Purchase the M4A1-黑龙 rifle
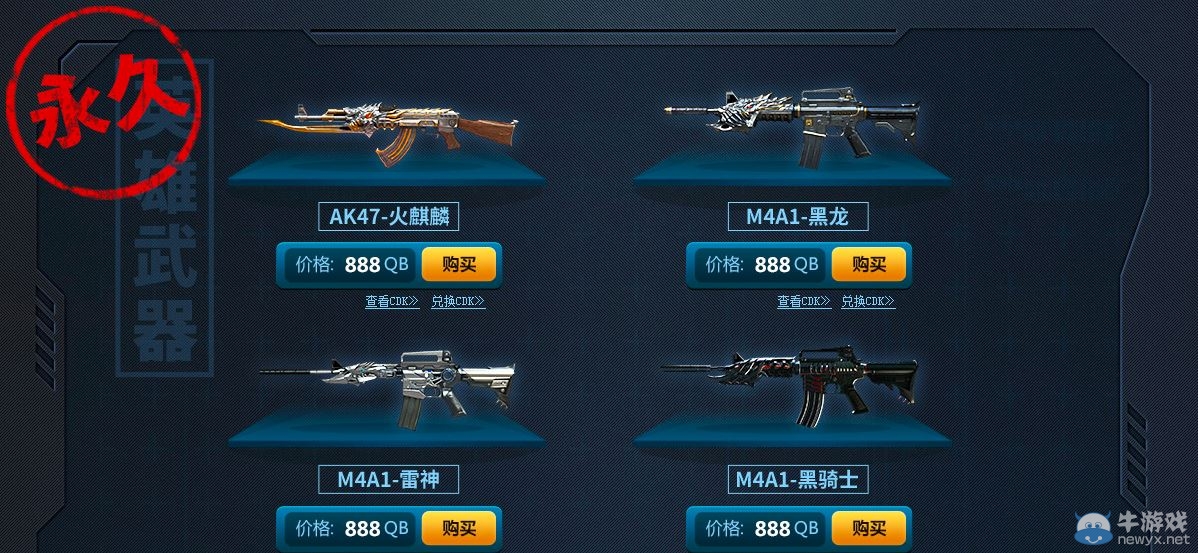1198x553 pixels. [x=868, y=265]
